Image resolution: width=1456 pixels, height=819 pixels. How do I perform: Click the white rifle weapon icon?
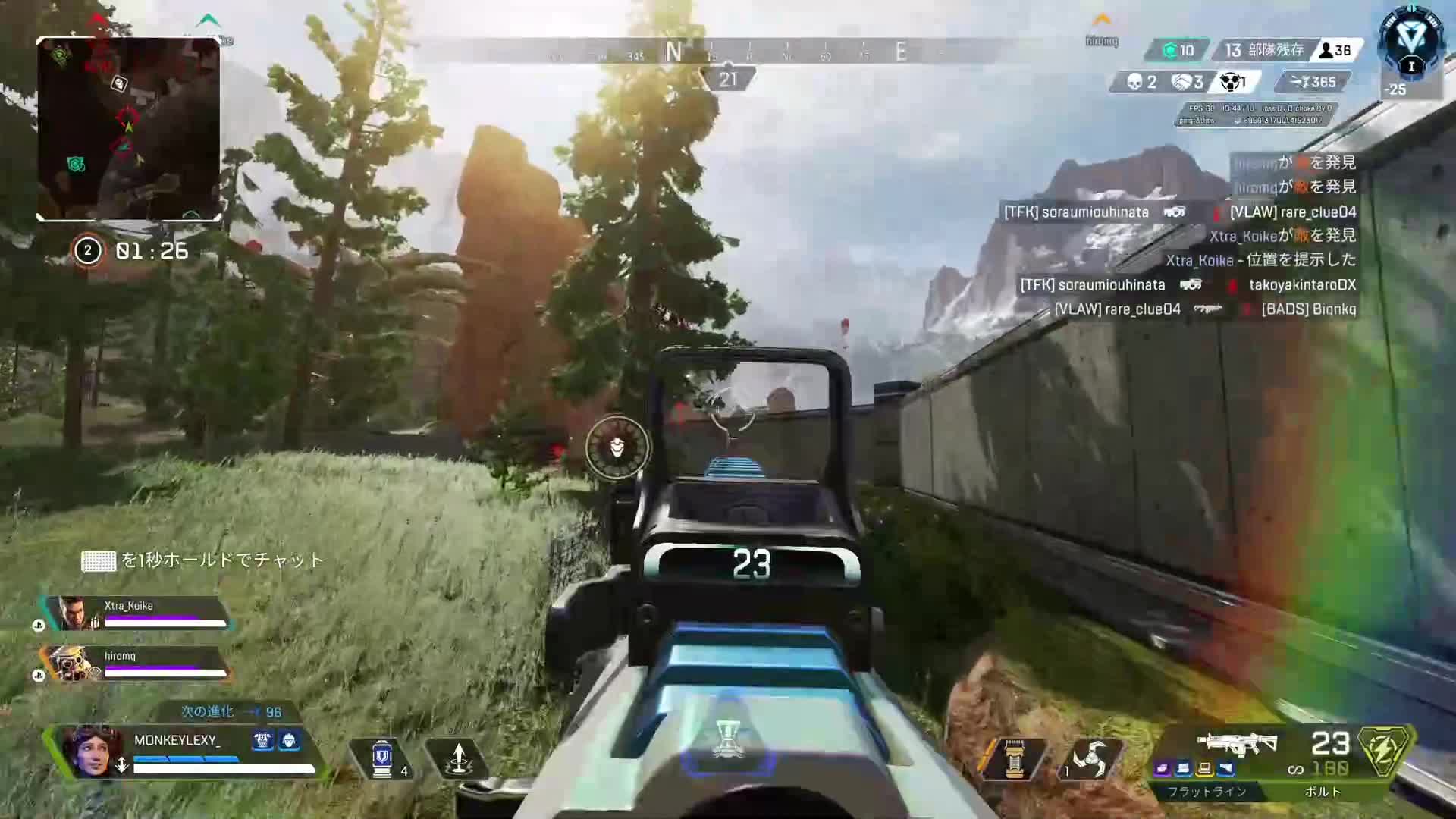[1236, 743]
